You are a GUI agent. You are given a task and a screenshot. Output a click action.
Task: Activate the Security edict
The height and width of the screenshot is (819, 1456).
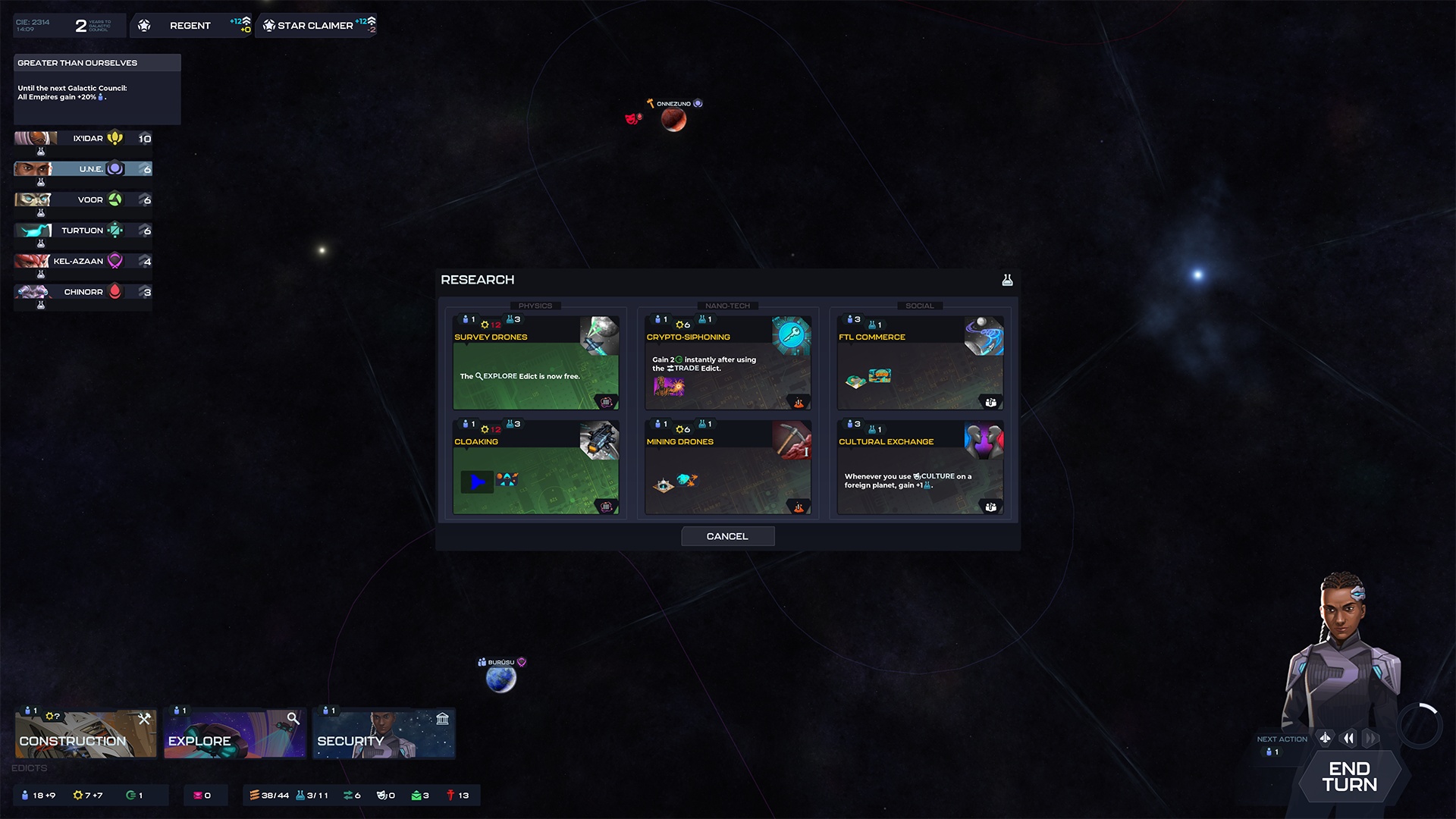tap(384, 733)
